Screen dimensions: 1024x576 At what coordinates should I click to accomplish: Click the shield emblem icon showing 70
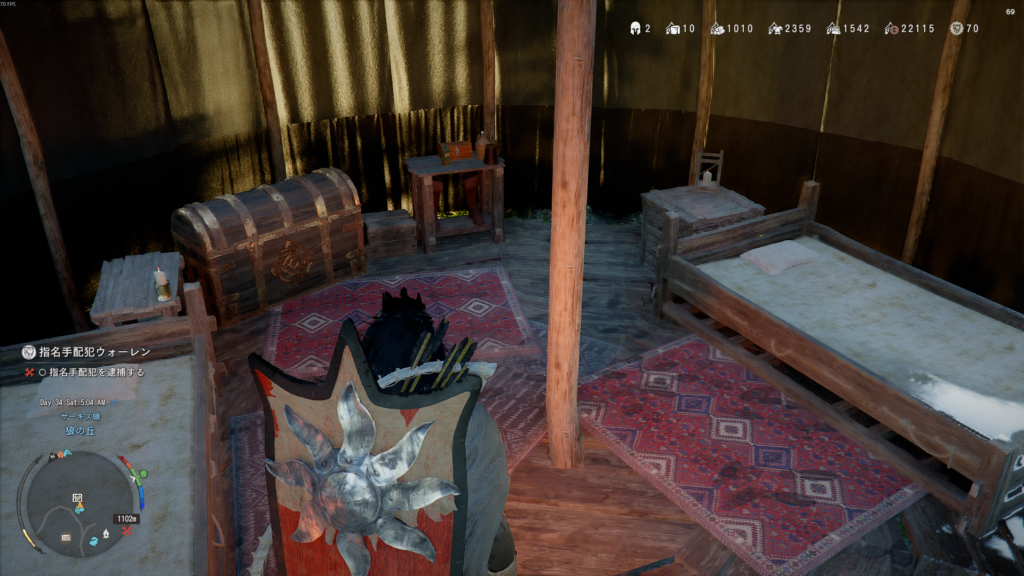click(955, 28)
